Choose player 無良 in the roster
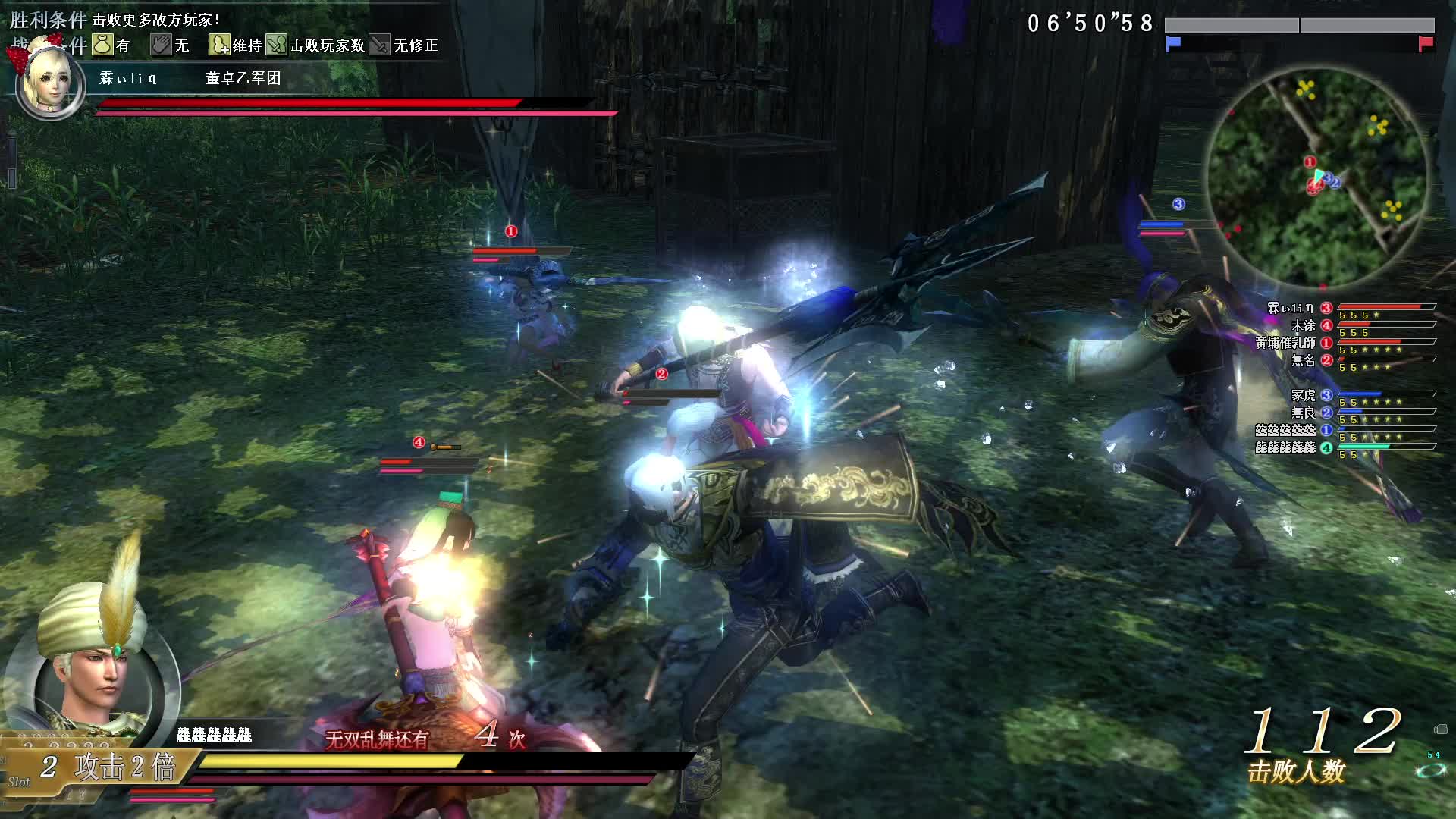The height and width of the screenshot is (819, 1456). point(1304,413)
